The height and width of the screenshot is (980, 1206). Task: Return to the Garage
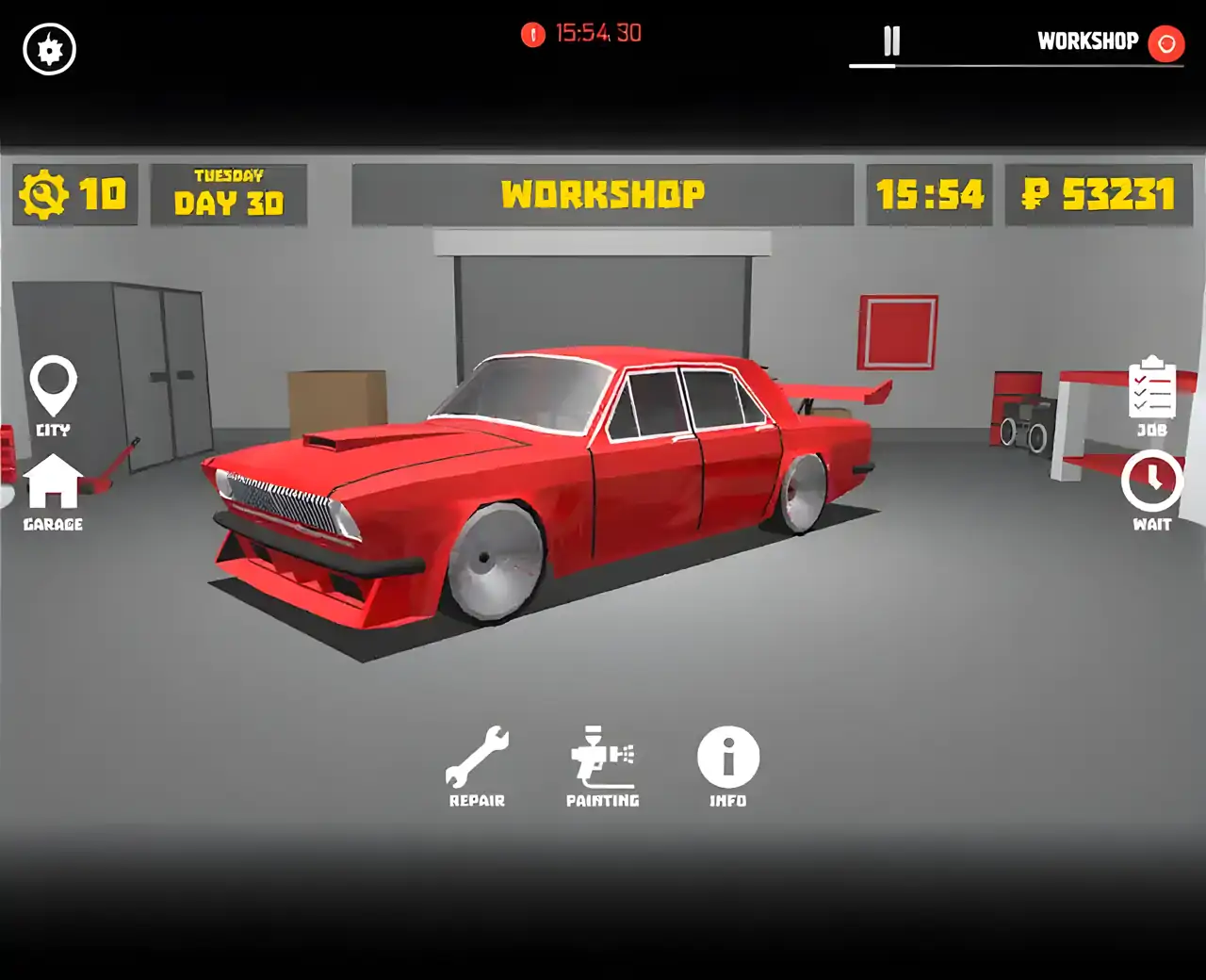(x=53, y=485)
